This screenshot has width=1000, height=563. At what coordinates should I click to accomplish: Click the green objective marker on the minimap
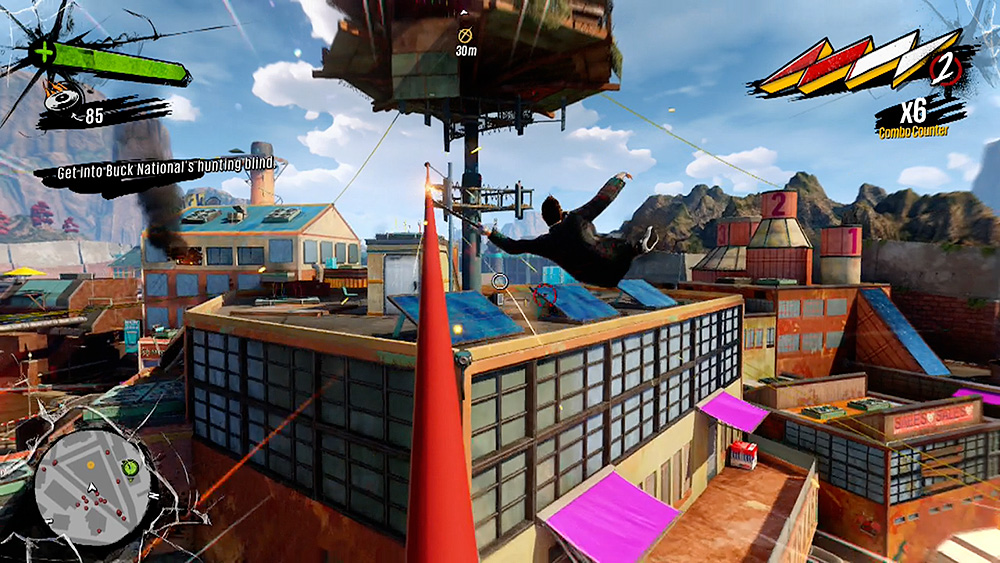click(128, 467)
